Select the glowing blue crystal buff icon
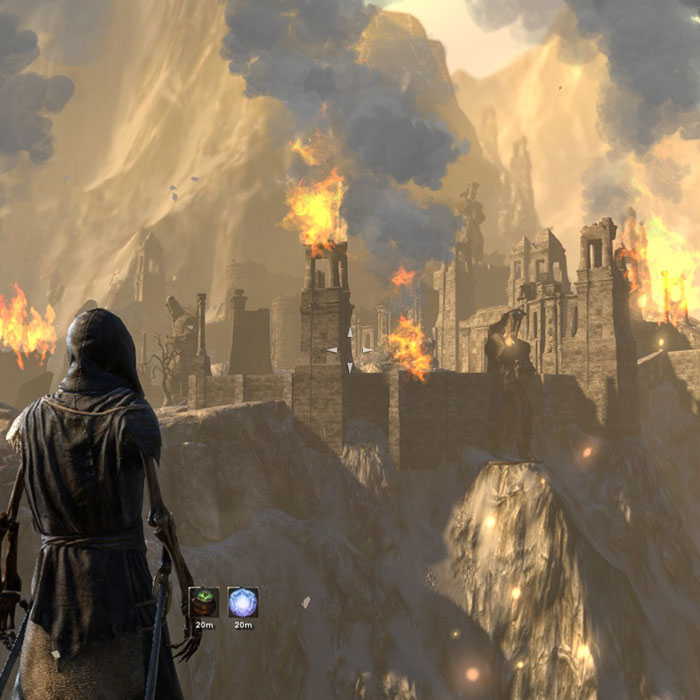 [243, 602]
